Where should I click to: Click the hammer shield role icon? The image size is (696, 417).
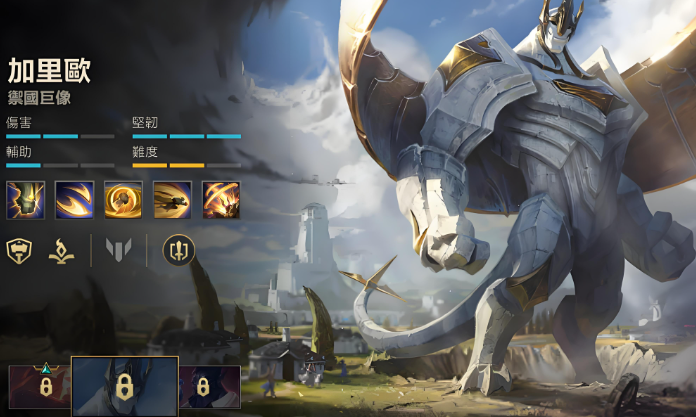tap(19, 250)
